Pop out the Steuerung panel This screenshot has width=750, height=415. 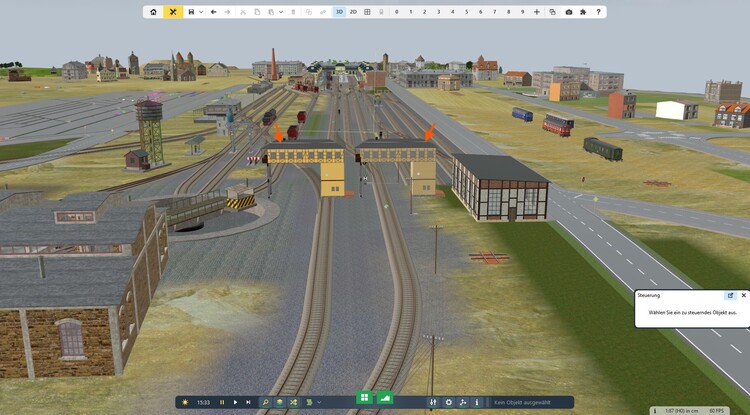tap(730, 295)
